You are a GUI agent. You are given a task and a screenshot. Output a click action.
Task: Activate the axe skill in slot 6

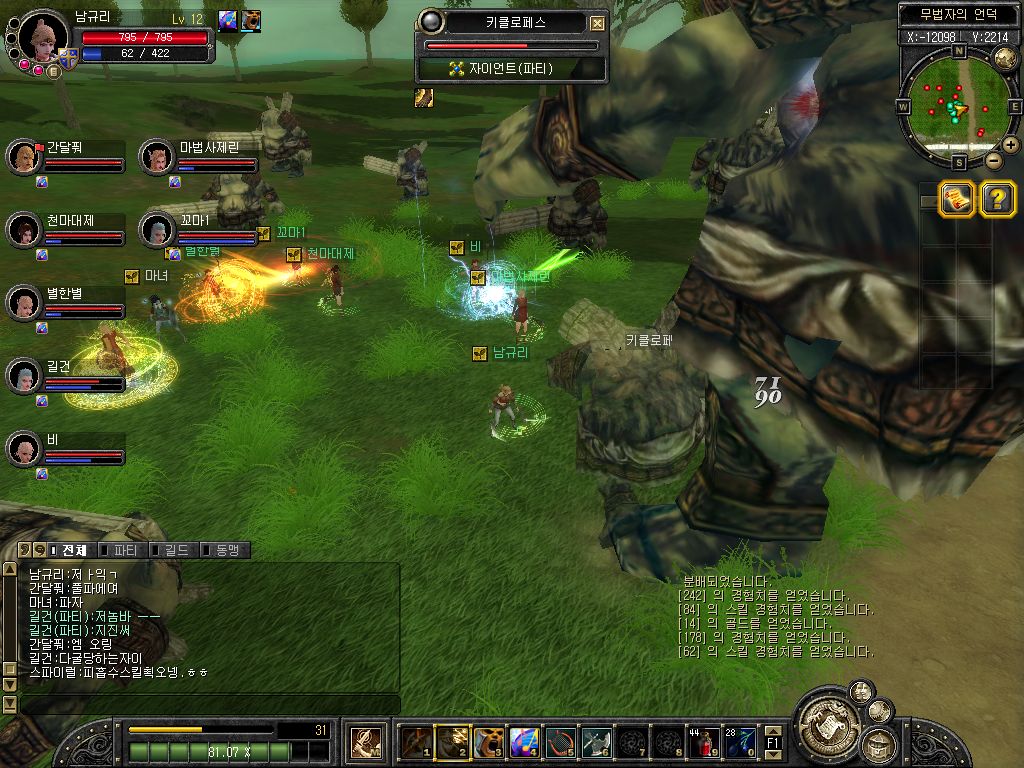(596, 743)
